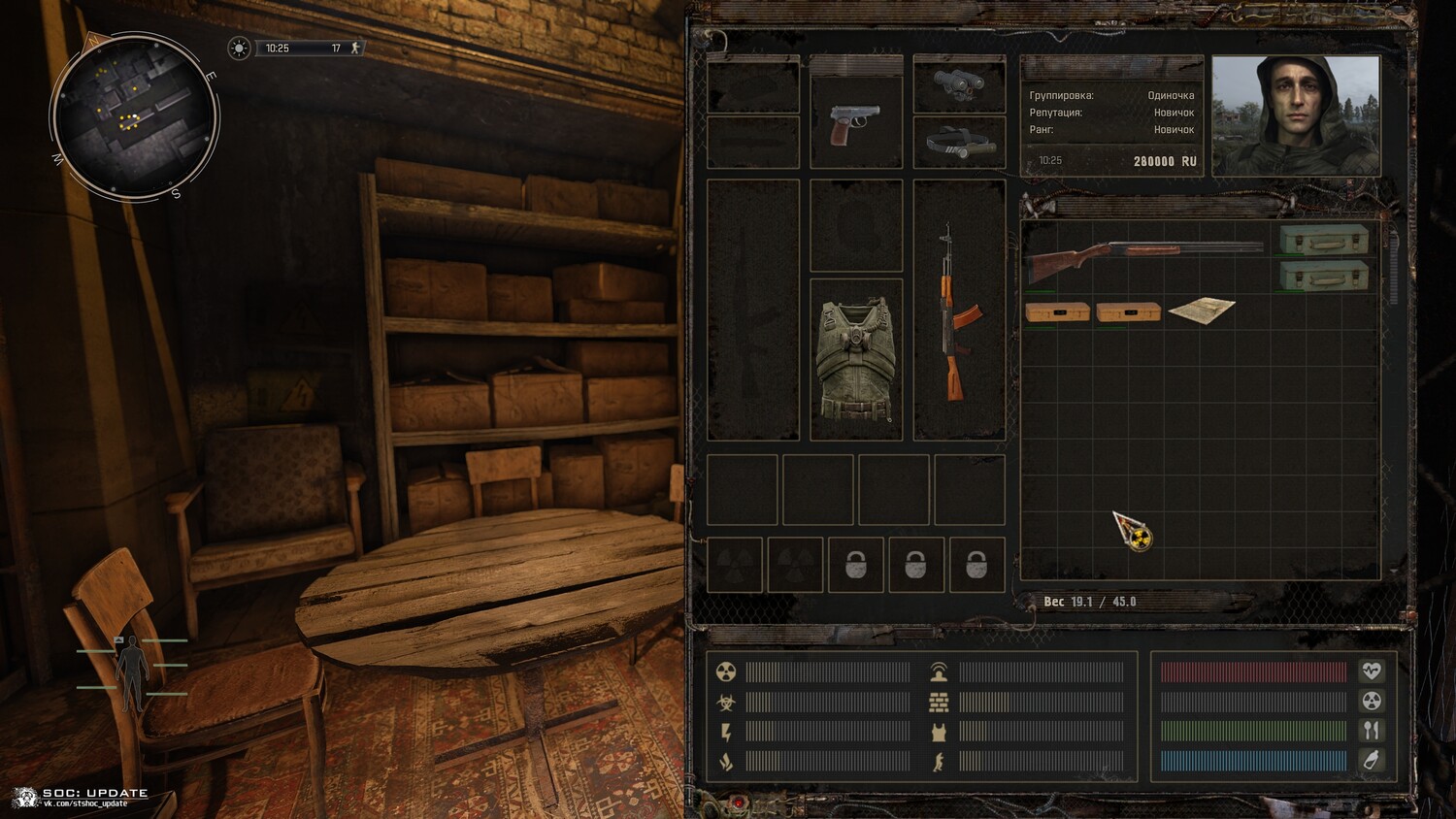This screenshot has width=1456, height=819.
Task: Select the headlamp flashlight slot
Action: click(958, 144)
